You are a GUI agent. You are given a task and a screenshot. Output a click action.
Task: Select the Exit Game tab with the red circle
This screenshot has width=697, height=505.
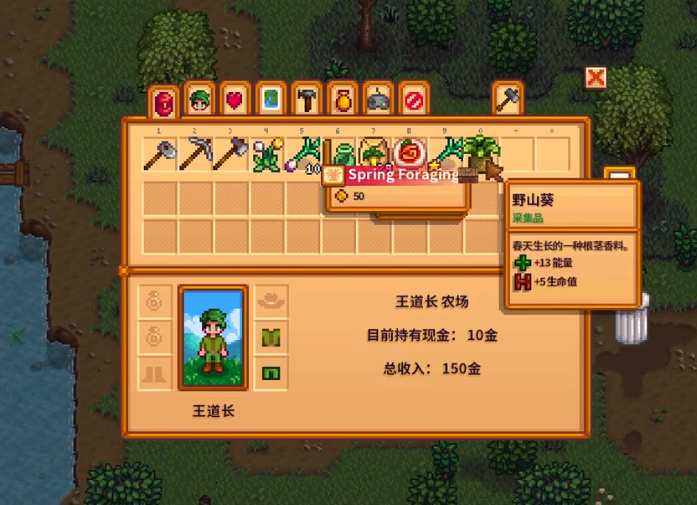point(412,100)
